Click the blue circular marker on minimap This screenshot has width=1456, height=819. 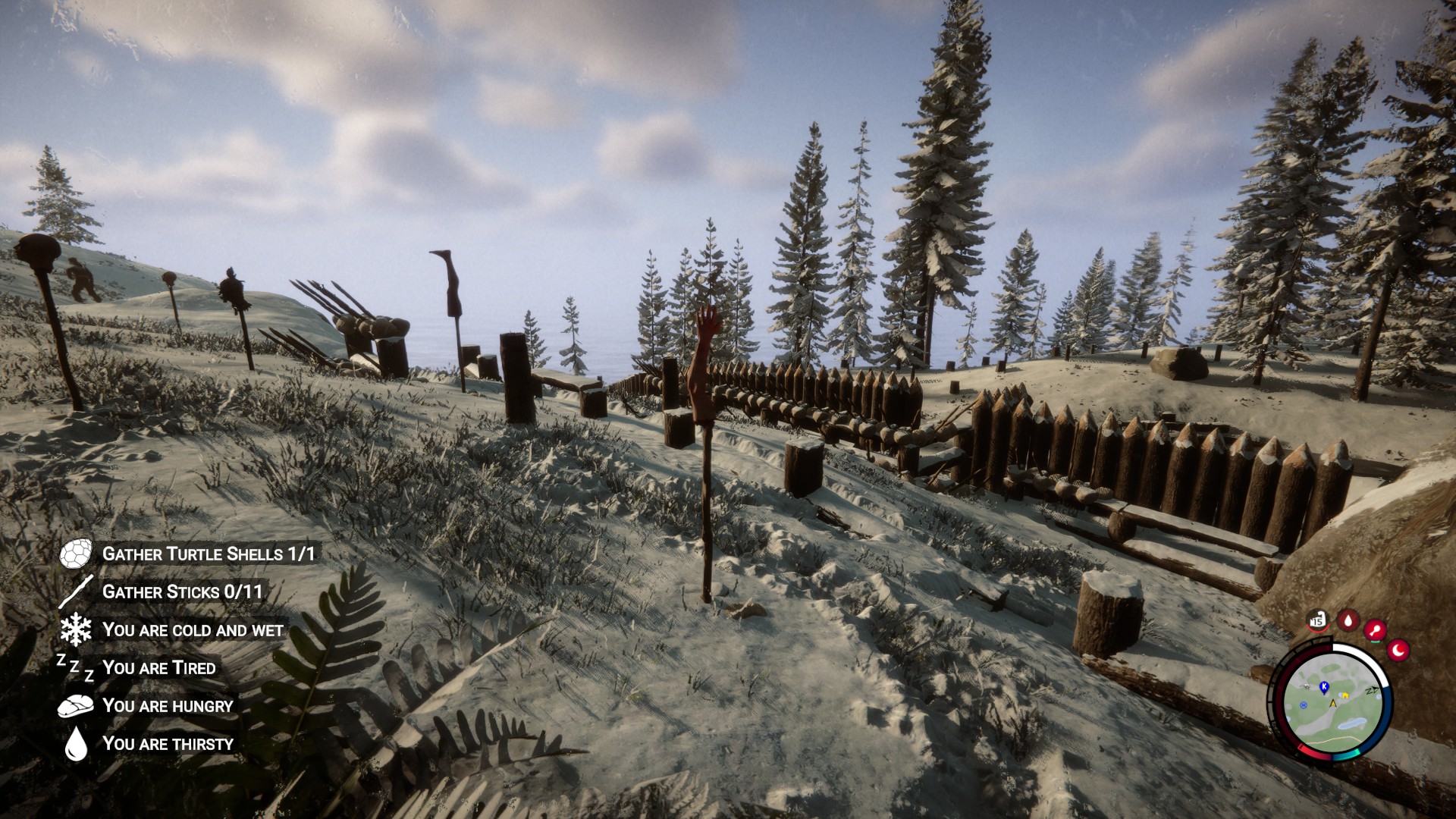tap(1304, 705)
